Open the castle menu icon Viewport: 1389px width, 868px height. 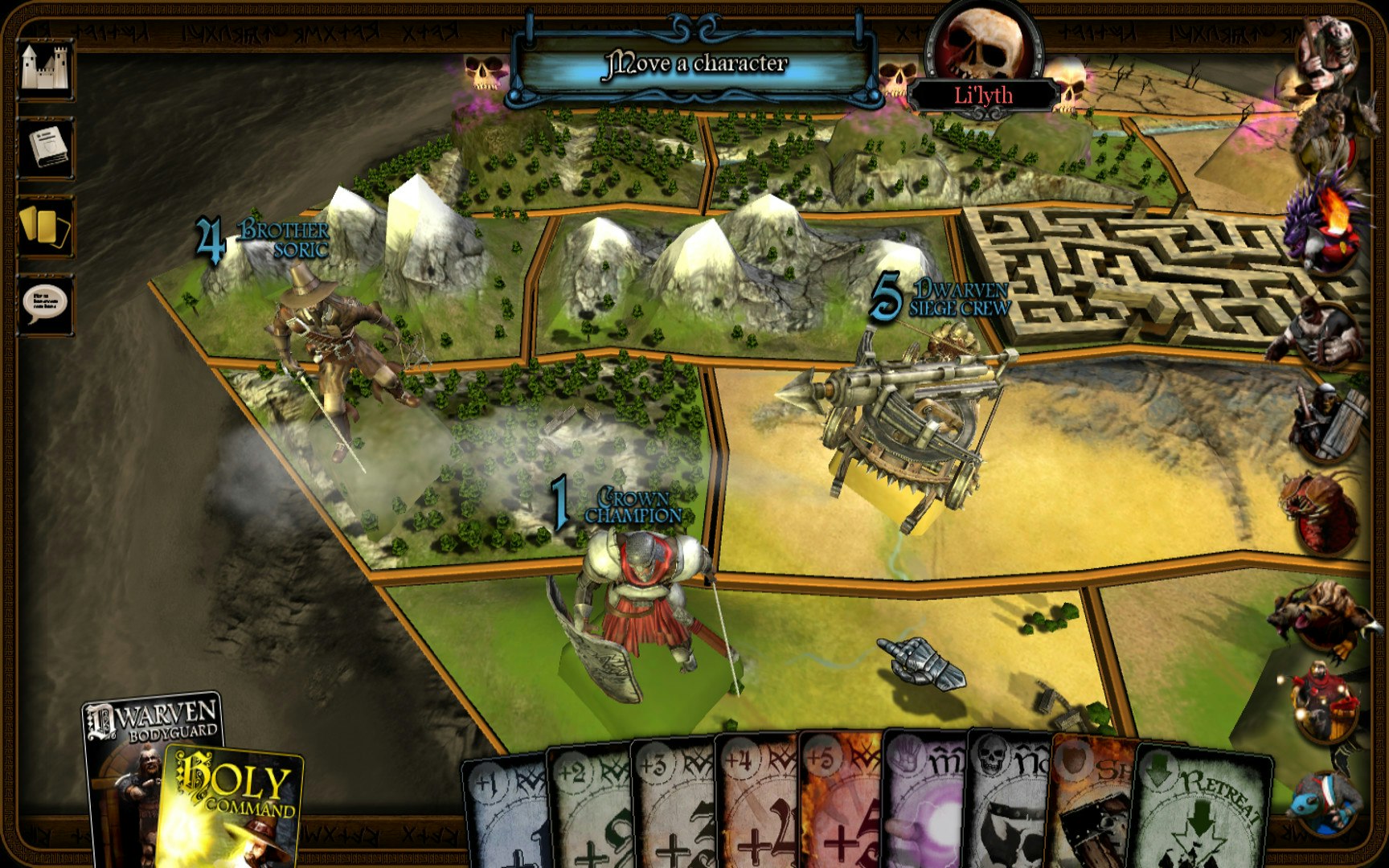(50, 68)
